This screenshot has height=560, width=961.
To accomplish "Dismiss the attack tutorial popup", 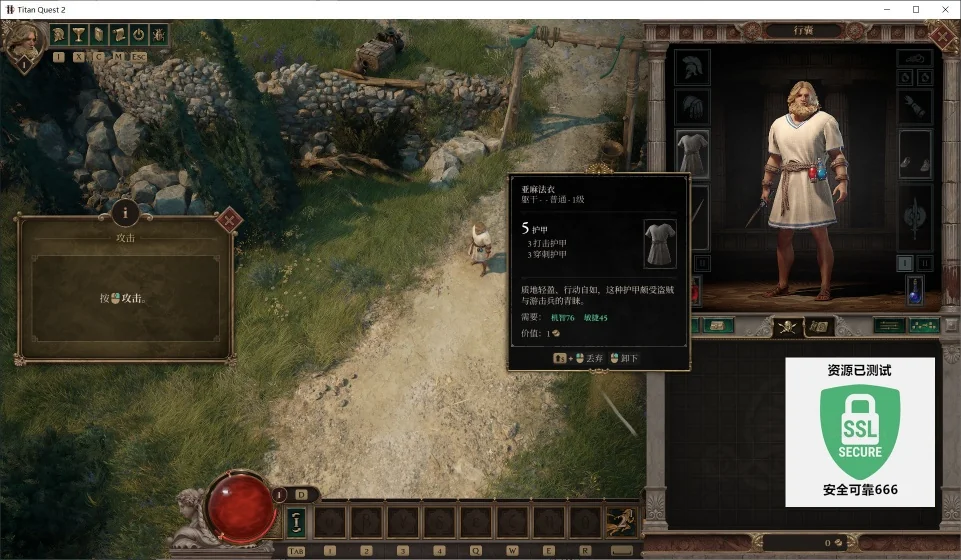I will point(229,219).
